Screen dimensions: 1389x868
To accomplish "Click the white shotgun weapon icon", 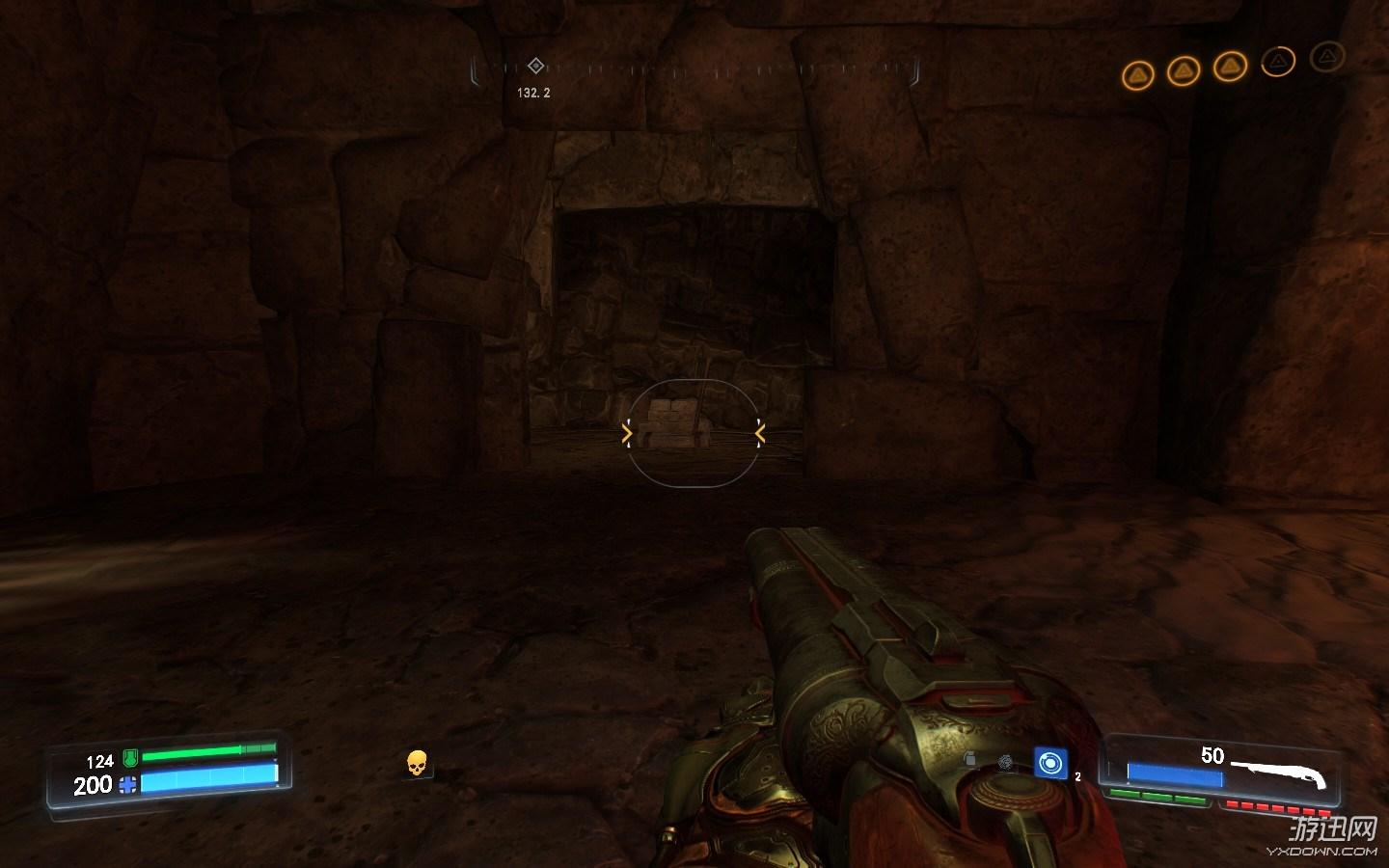I will [x=1279, y=773].
